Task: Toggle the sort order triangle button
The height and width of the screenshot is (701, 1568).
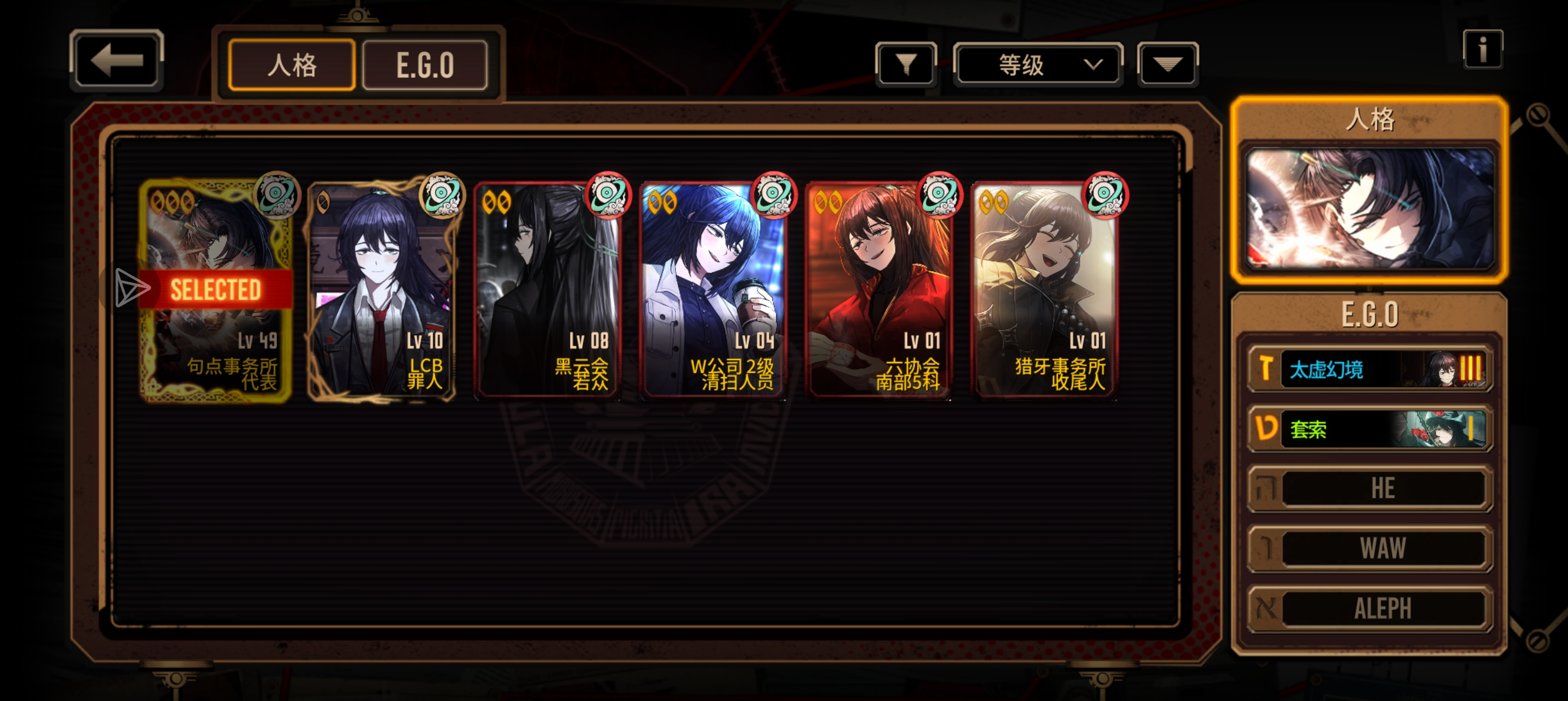Action: coord(1167,64)
